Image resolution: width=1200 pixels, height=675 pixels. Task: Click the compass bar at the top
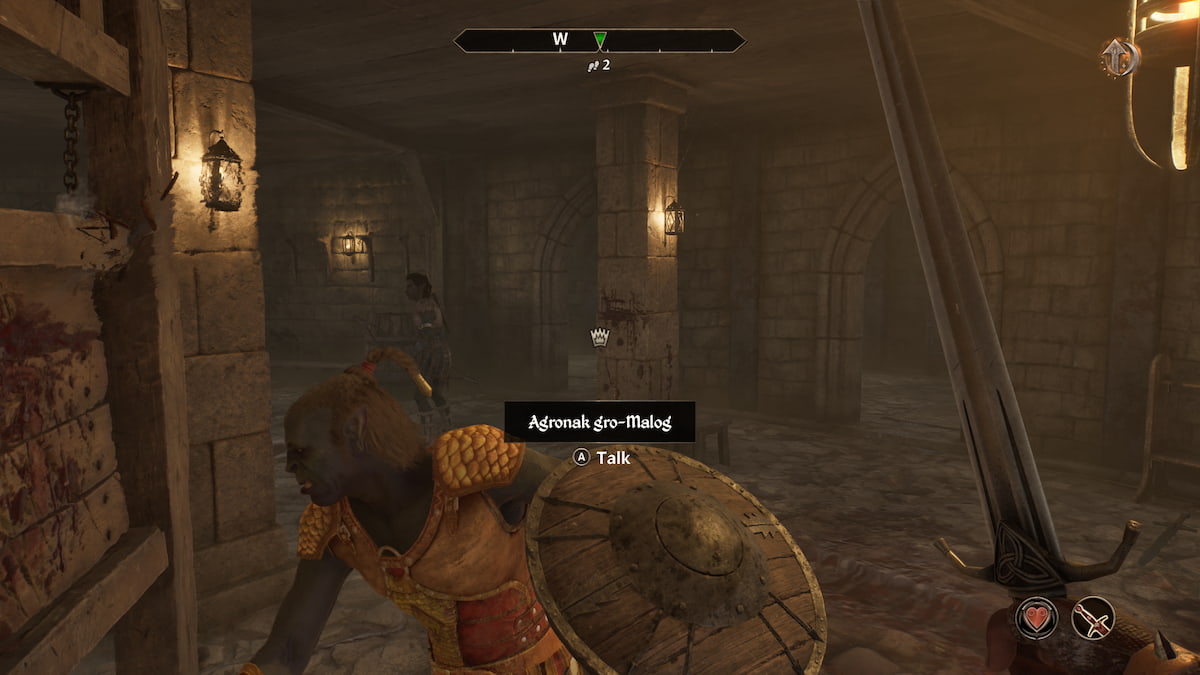[x=599, y=41]
